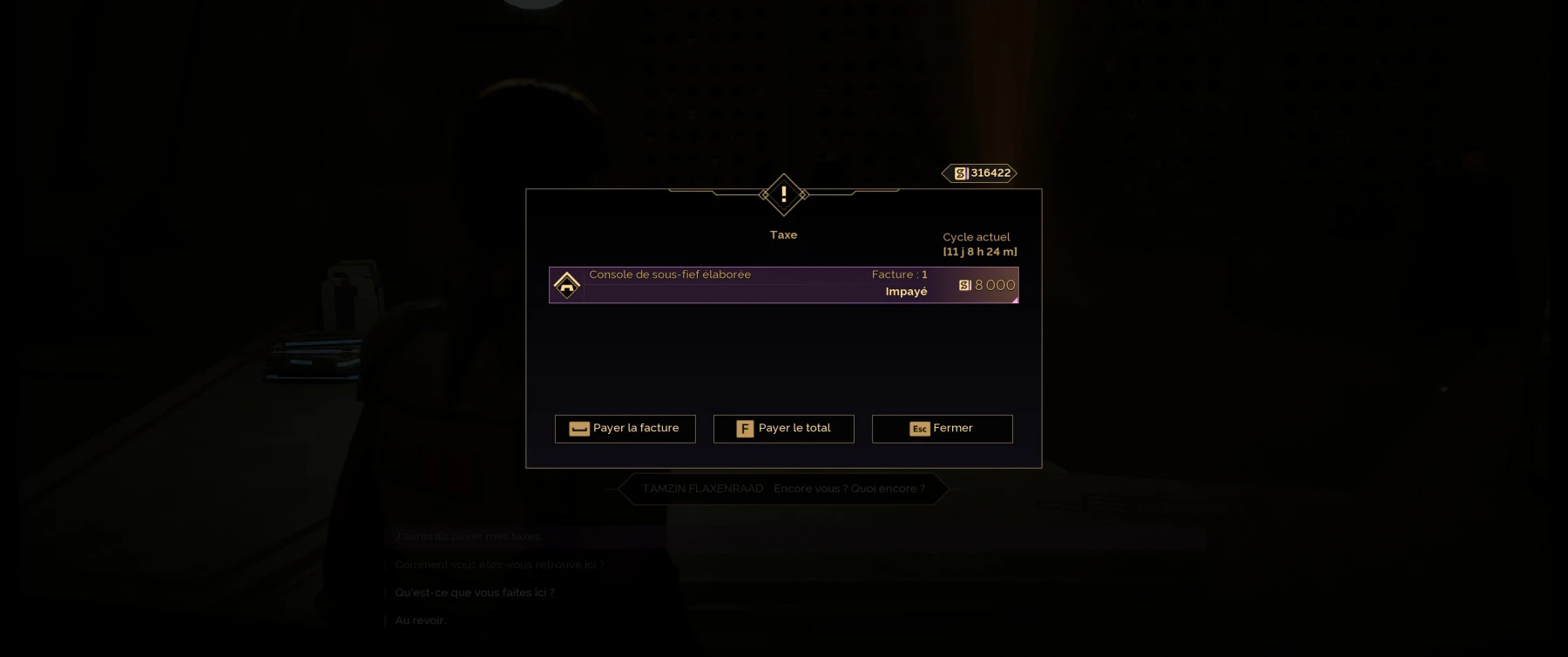Viewport: 1568px width, 657px height.
Task: Click the Esc key icon in Fermer
Action: 920,429
